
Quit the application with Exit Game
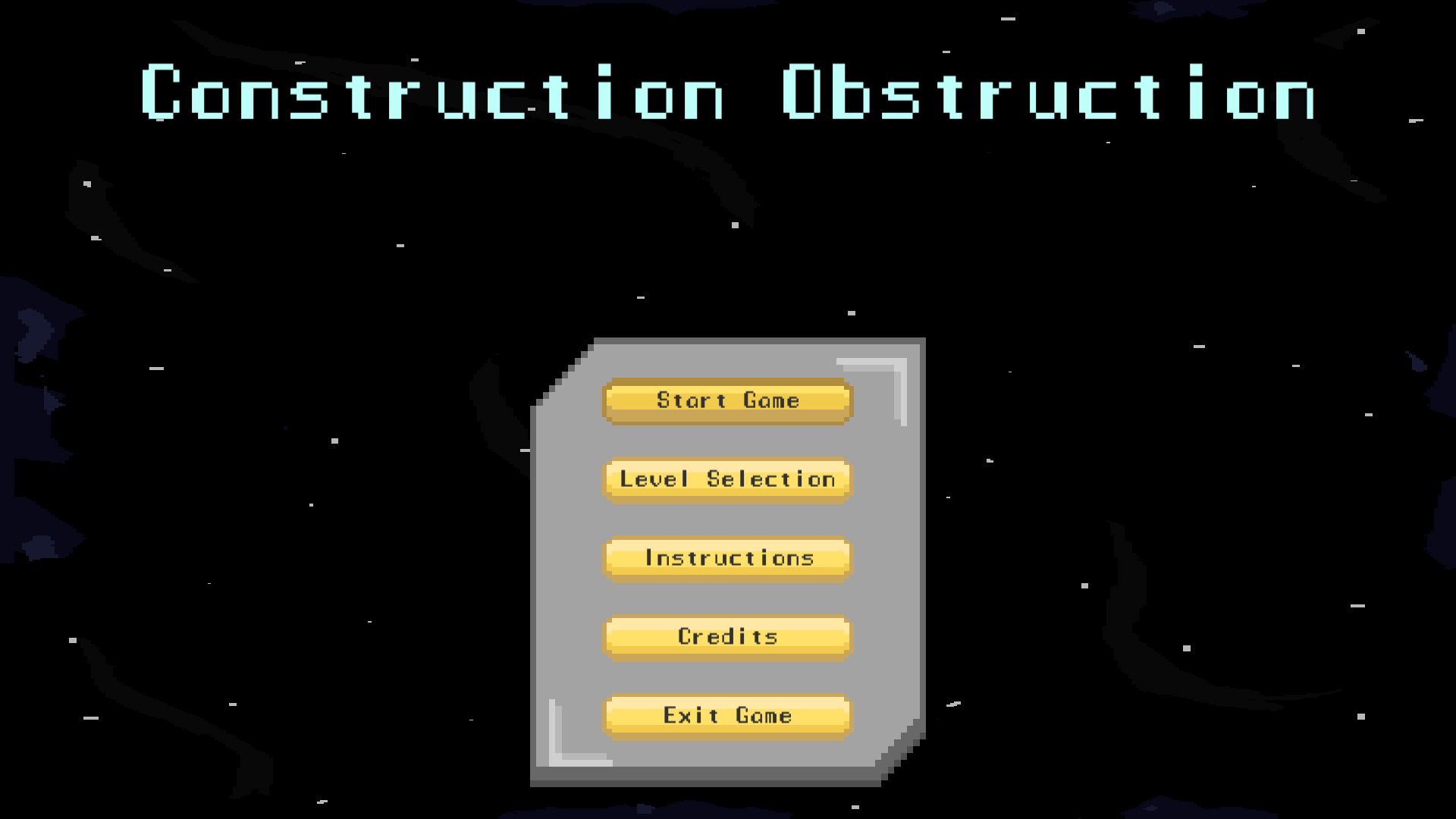(x=726, y=715)
